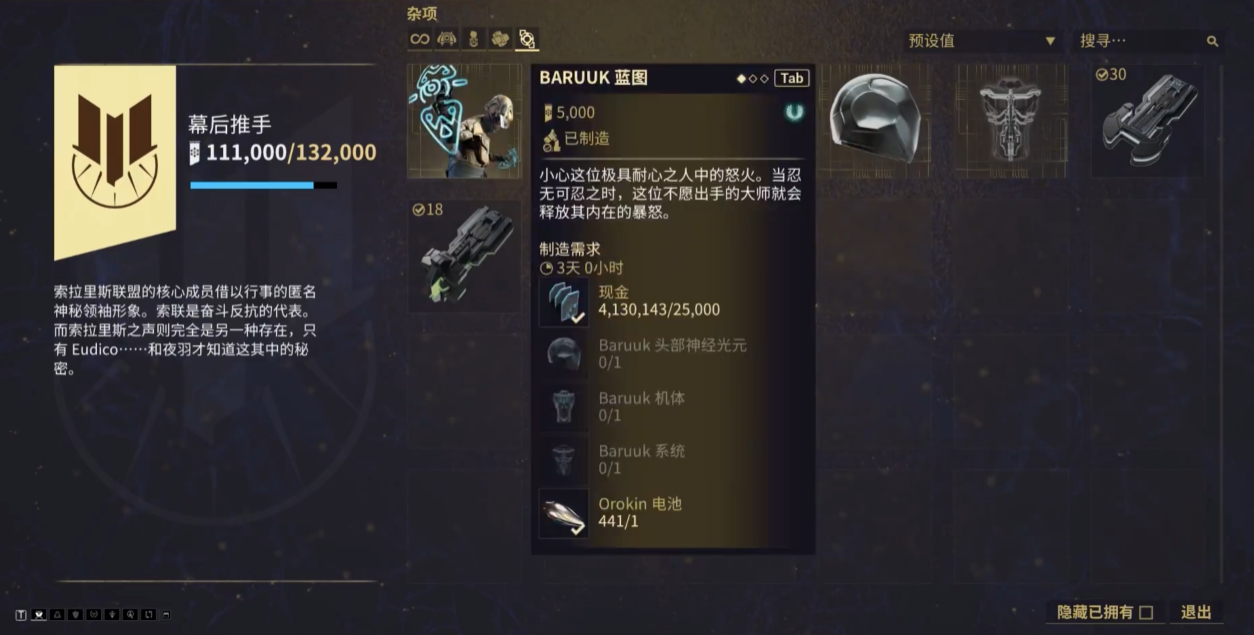The width and height of the screenshot is (1254, 635).
Task: Click the shield icon in bottom bar
Action: coord(75,614)
